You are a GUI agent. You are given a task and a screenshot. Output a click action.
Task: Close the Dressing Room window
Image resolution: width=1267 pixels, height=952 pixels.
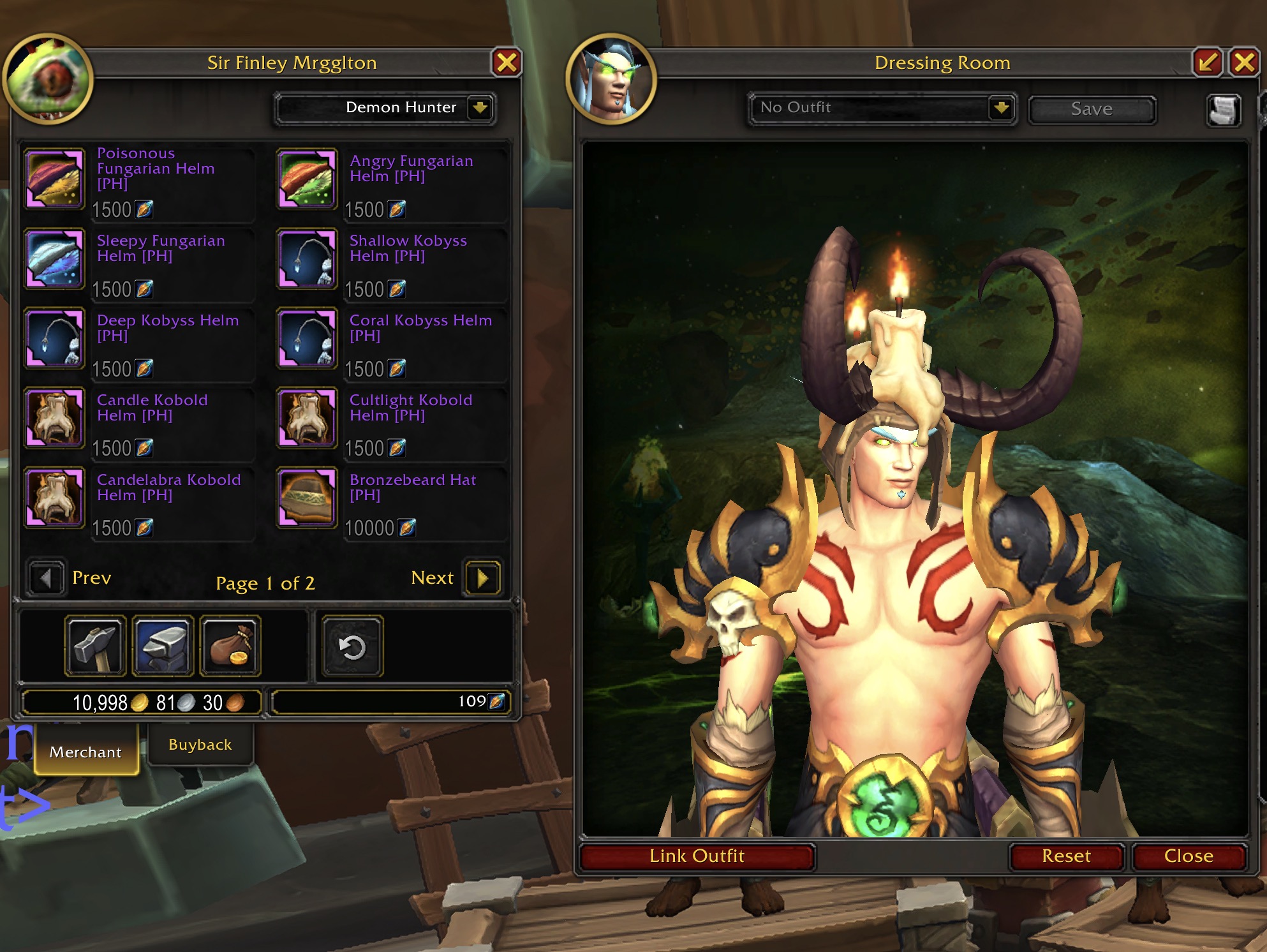(1244, 63)
